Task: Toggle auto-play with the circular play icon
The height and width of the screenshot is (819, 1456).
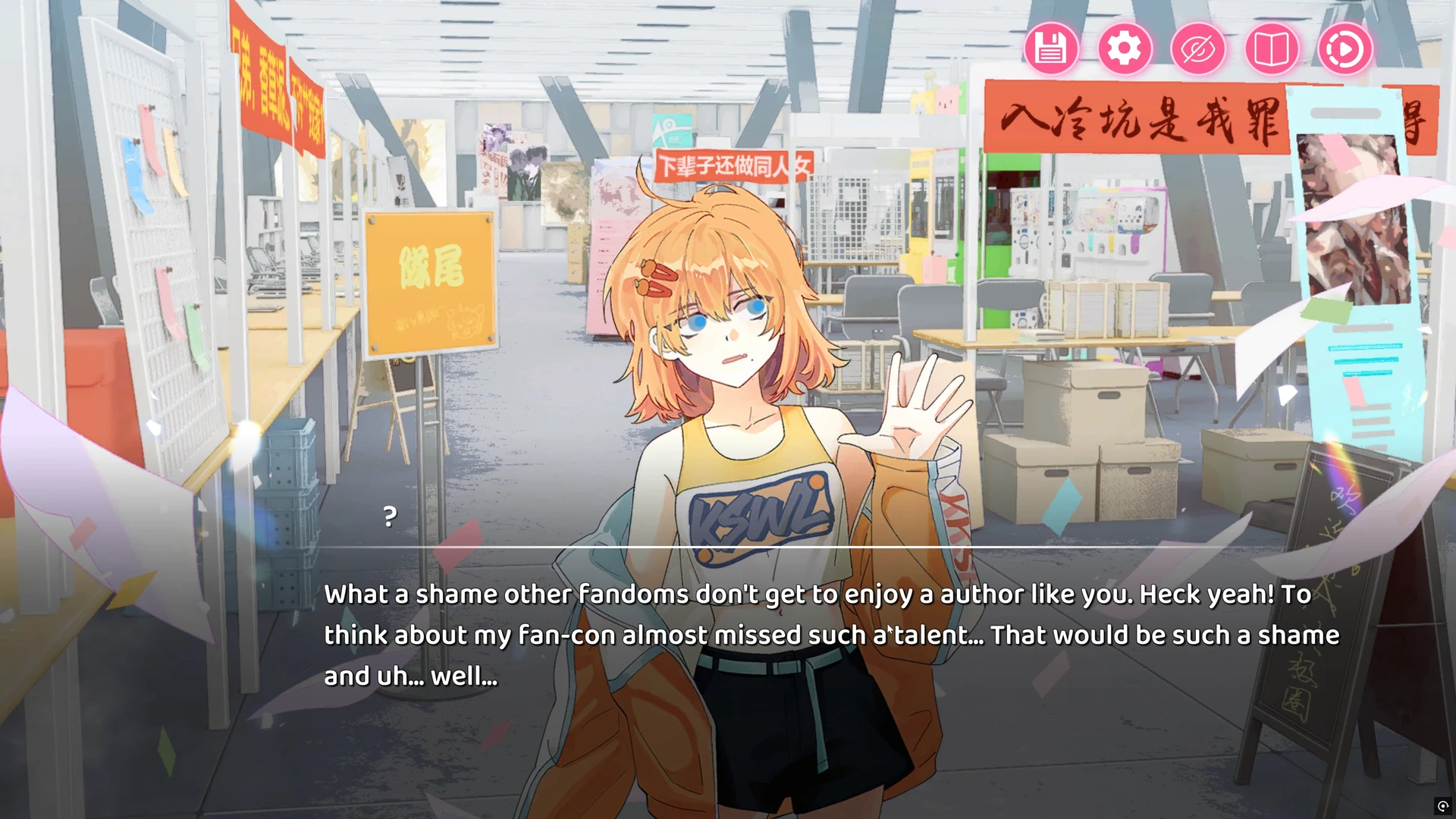Action: pyautogui.click(x=1345, y=49)
